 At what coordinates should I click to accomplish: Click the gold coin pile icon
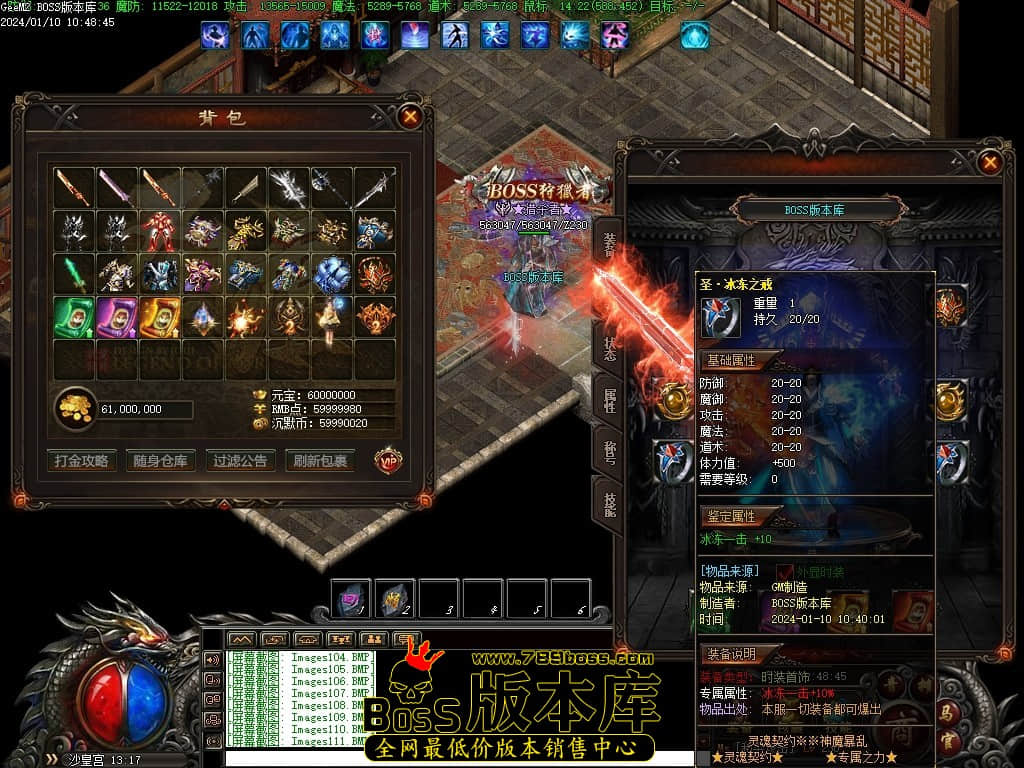click(74, 409)
